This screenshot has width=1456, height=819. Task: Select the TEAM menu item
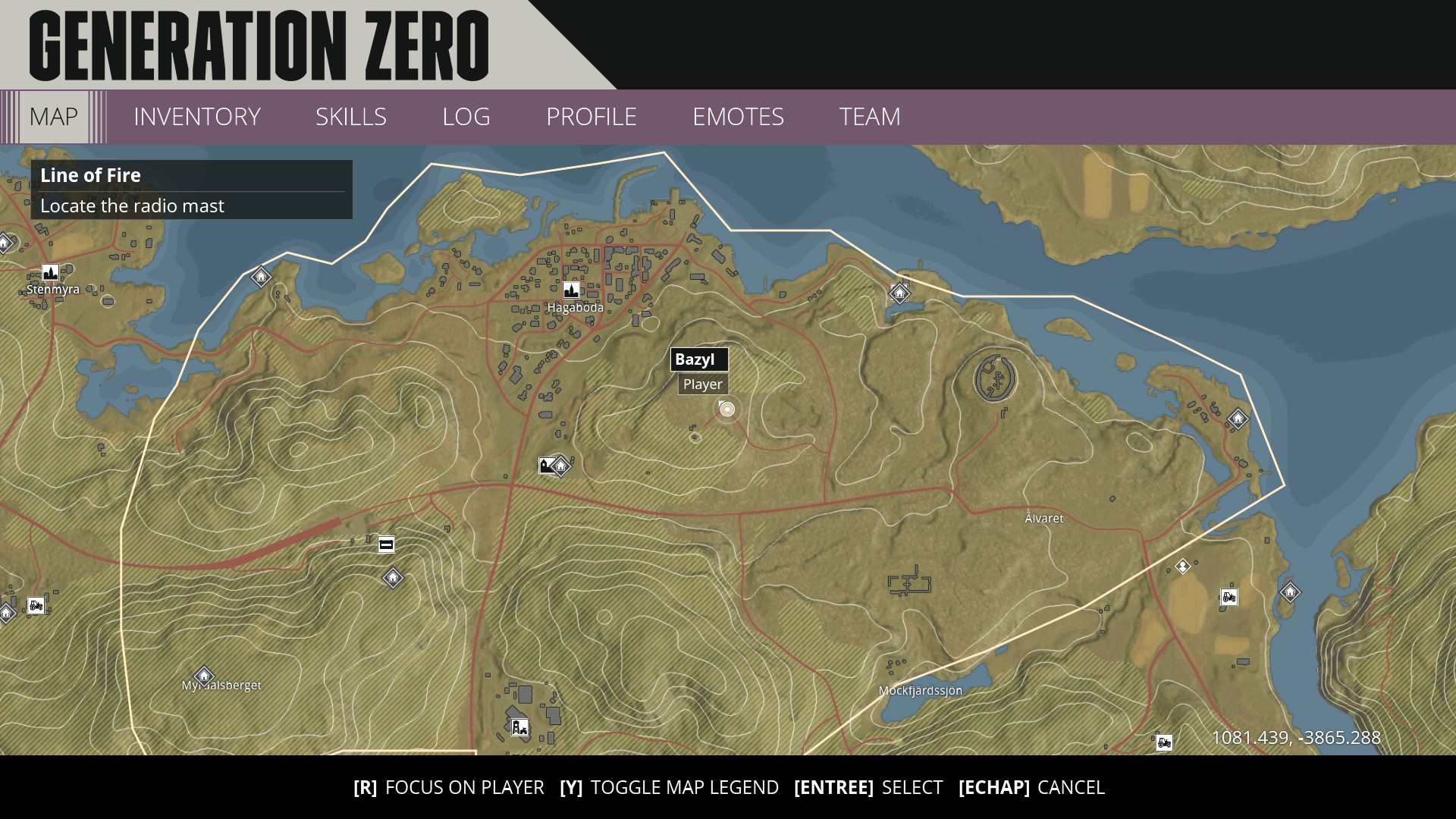click(x=869, y=117)
